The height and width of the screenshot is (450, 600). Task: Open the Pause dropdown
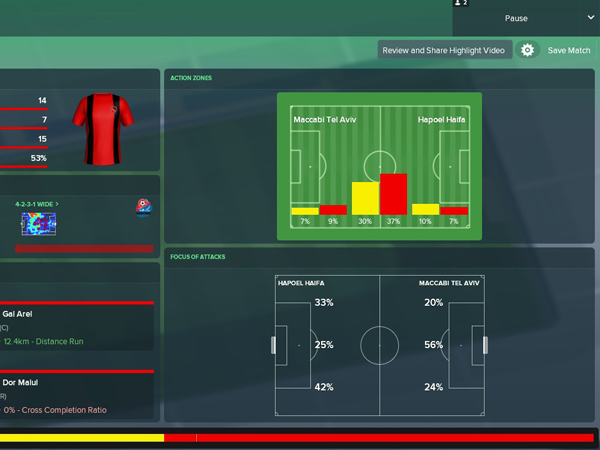point(527,18)
